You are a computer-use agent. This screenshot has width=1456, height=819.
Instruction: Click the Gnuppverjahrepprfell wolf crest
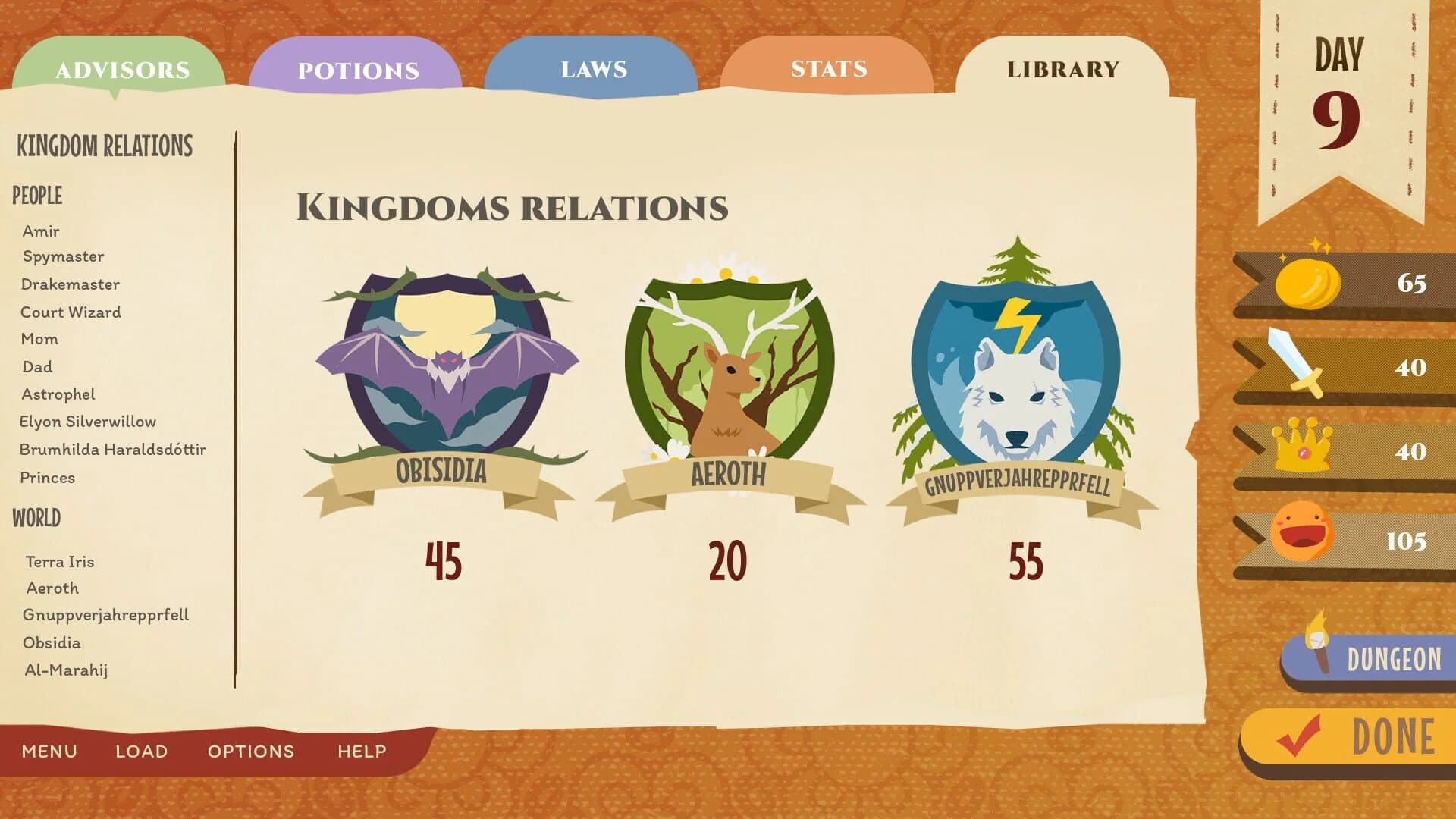pos(1016,372)
